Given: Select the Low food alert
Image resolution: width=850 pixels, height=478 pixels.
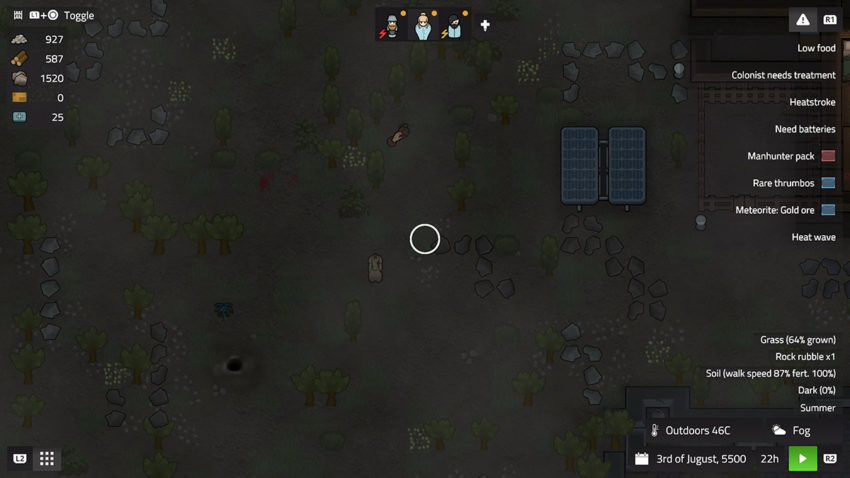Looking at the screenshot, I should [x=816, y=48].
